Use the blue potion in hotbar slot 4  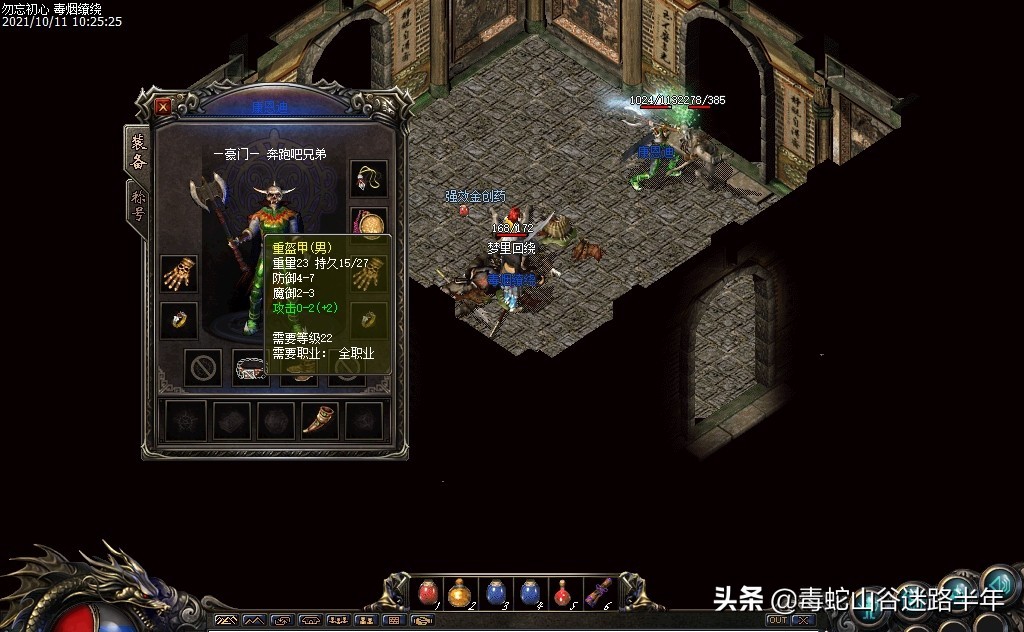pyautogui.click(x=529, y=593)
